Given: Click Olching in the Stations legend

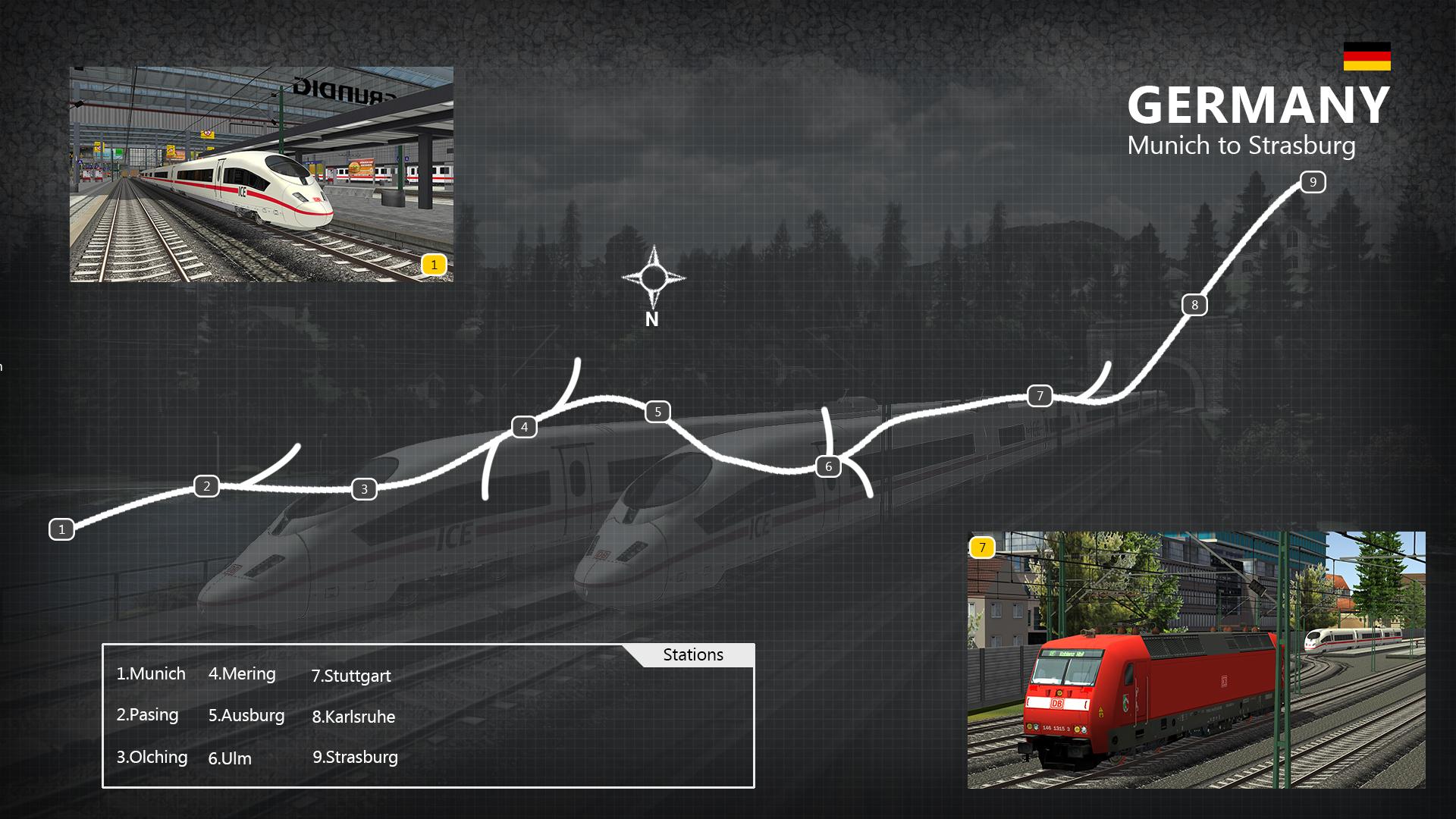Looking at the screenshot, I should pos(152,757).
